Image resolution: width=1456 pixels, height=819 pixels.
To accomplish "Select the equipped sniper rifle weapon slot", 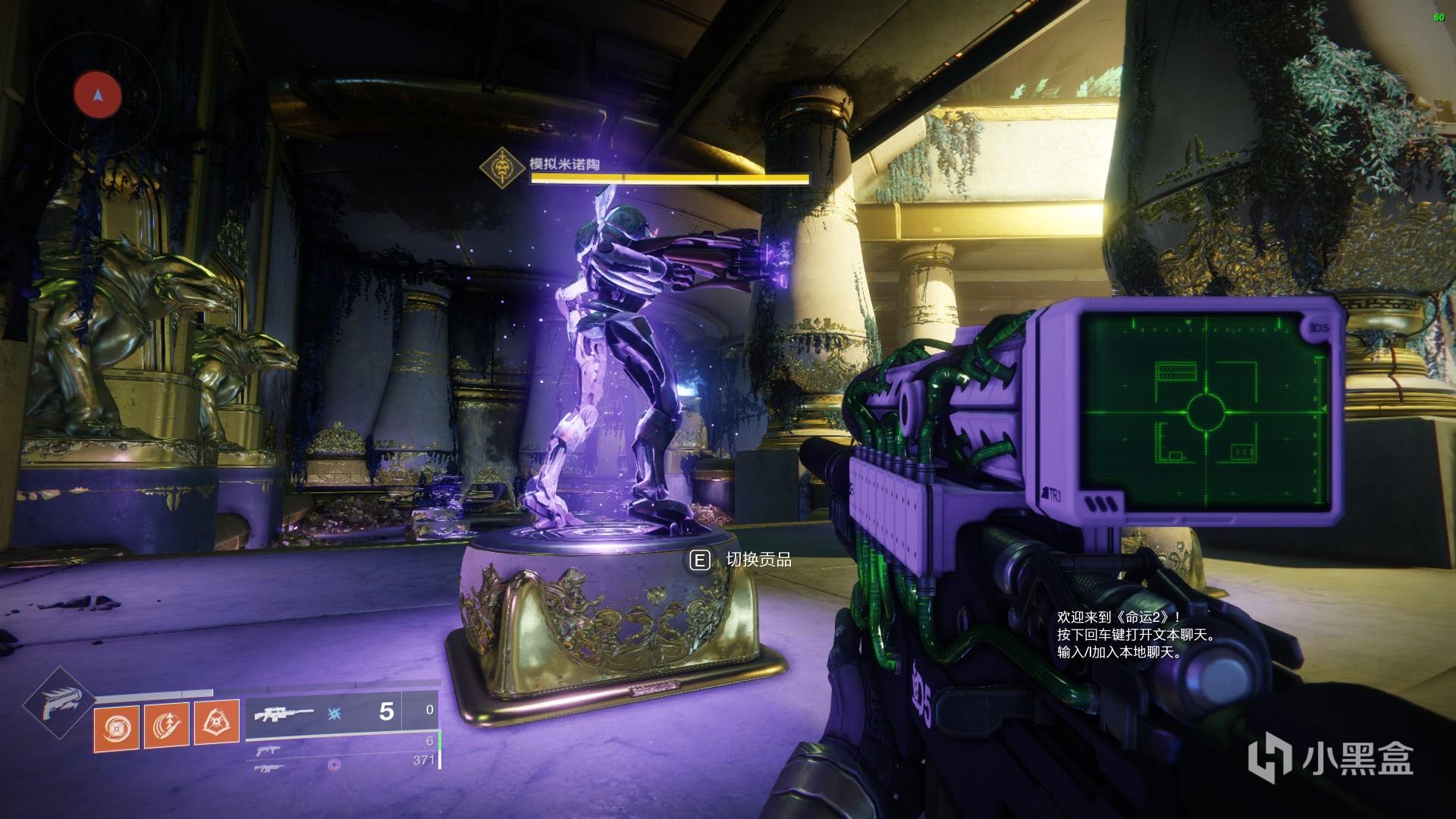I will coord(341,713).
